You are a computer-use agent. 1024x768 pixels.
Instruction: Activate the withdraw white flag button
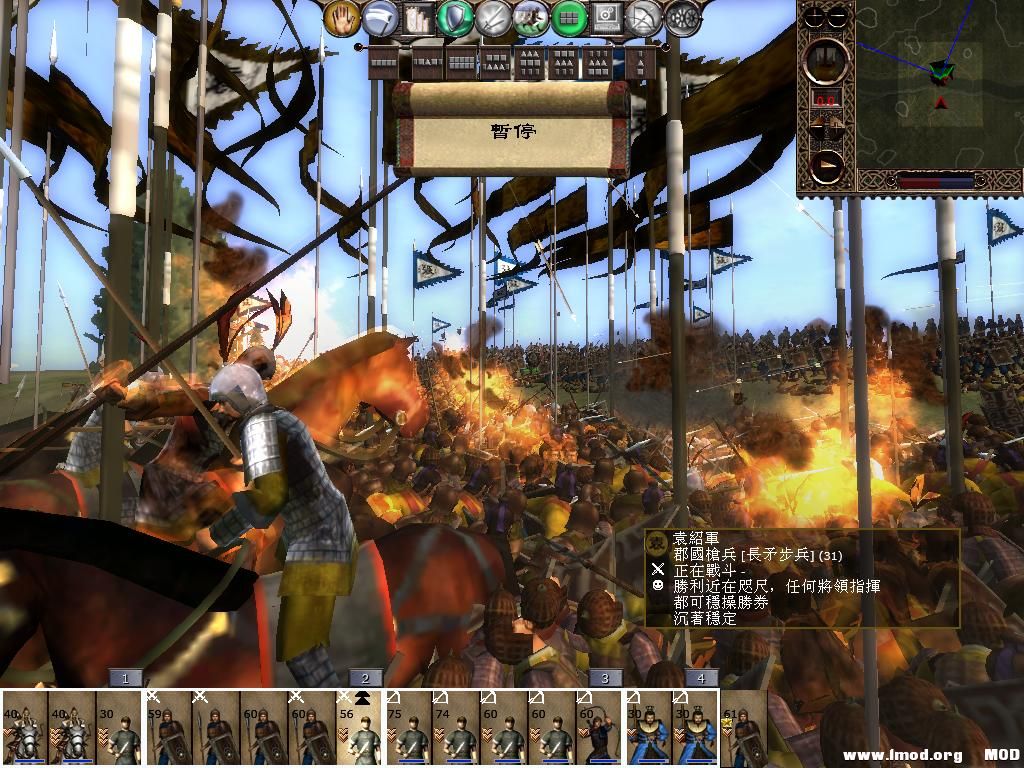coord(380,17)
